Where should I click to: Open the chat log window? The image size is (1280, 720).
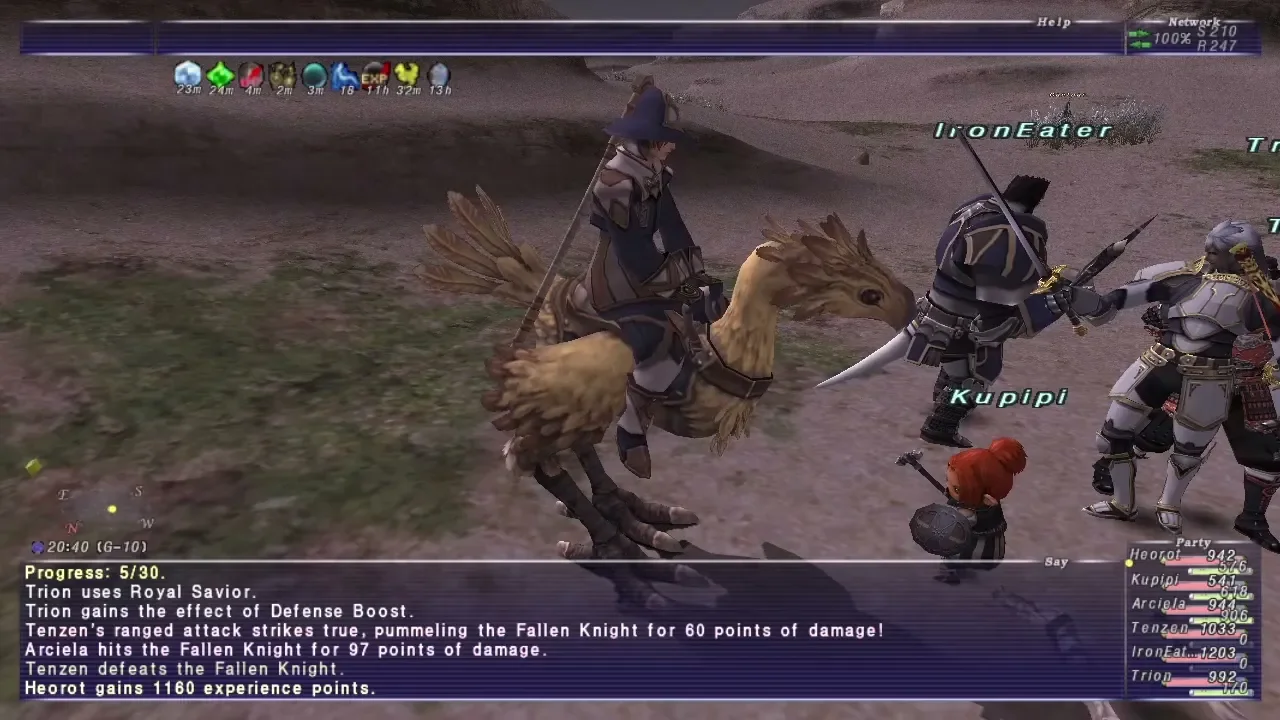(570, 630)
